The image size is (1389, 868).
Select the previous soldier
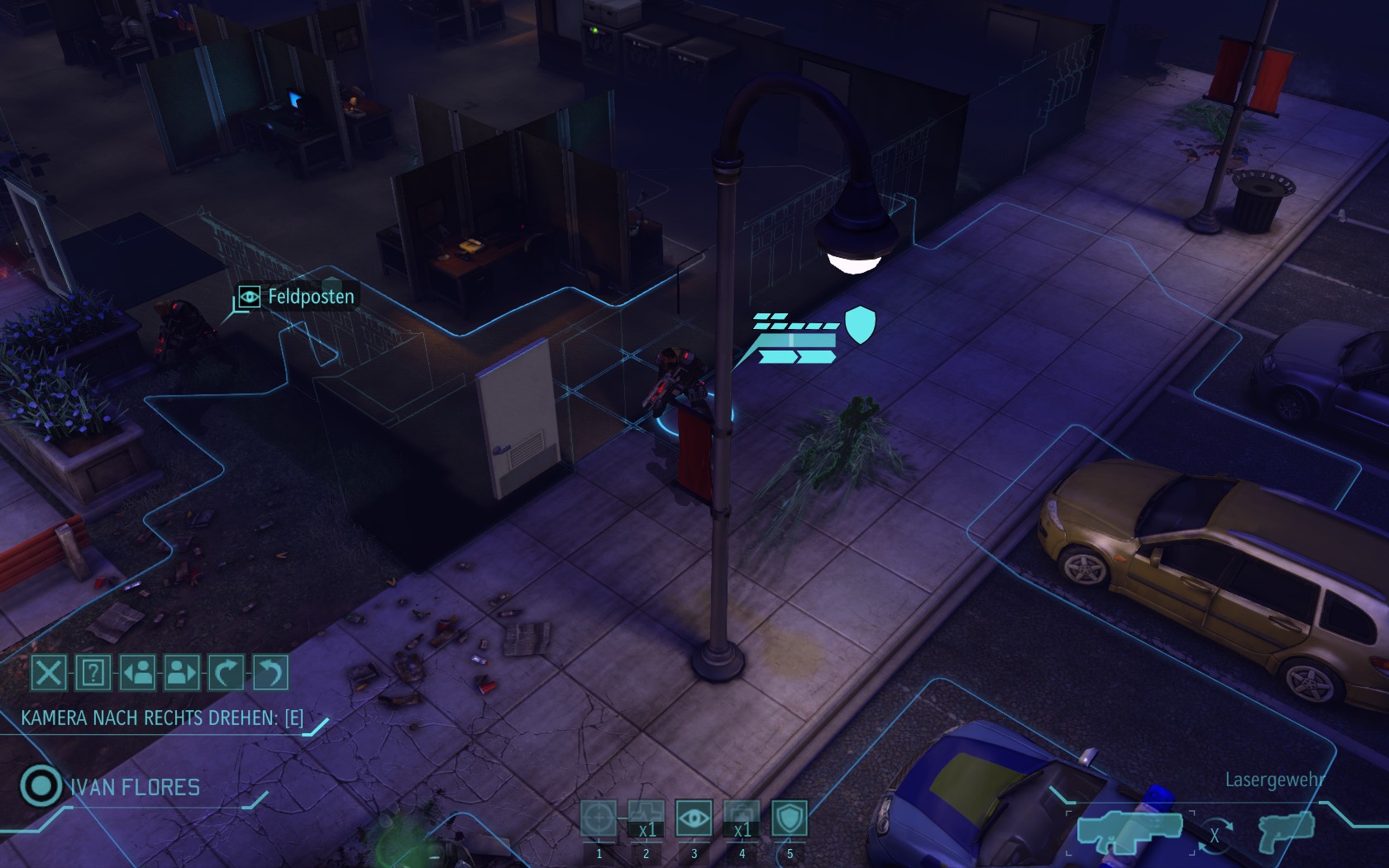(138, 673)
